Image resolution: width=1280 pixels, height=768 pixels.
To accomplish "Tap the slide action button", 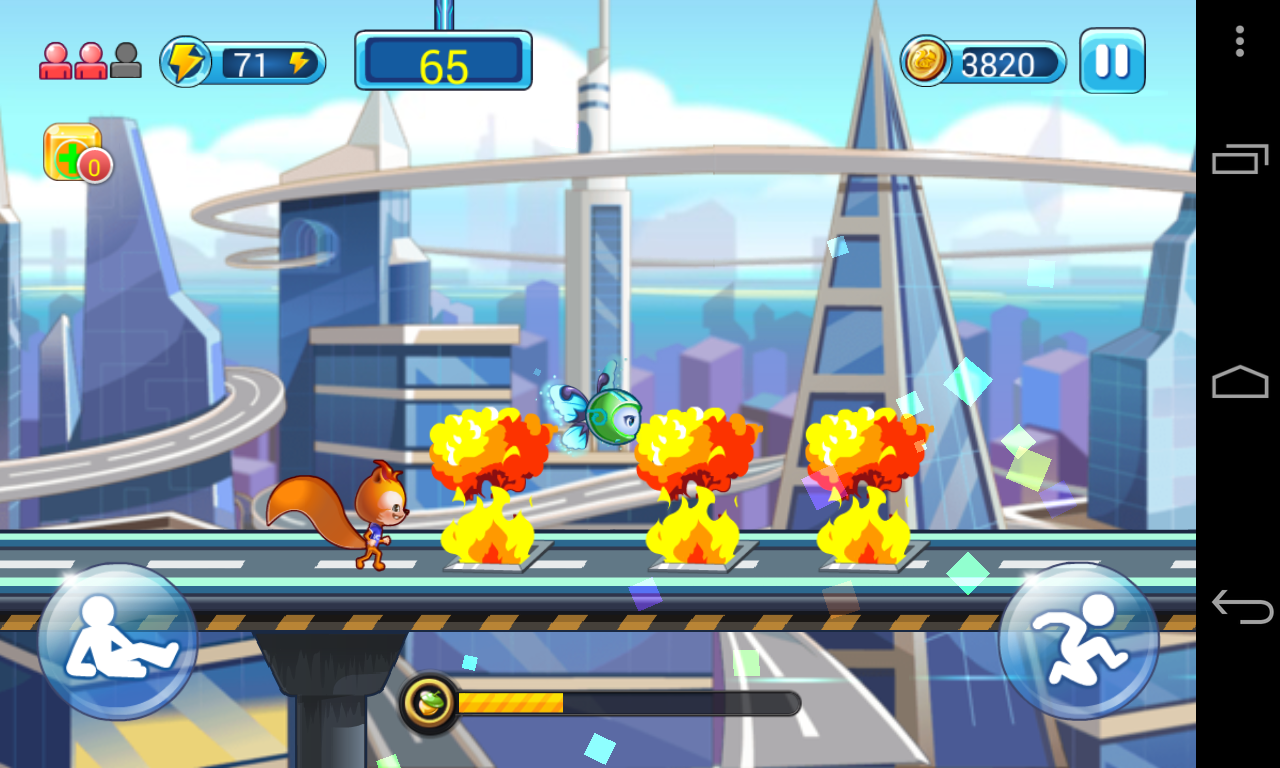I will pyautogui.click(x=118, y=641).
